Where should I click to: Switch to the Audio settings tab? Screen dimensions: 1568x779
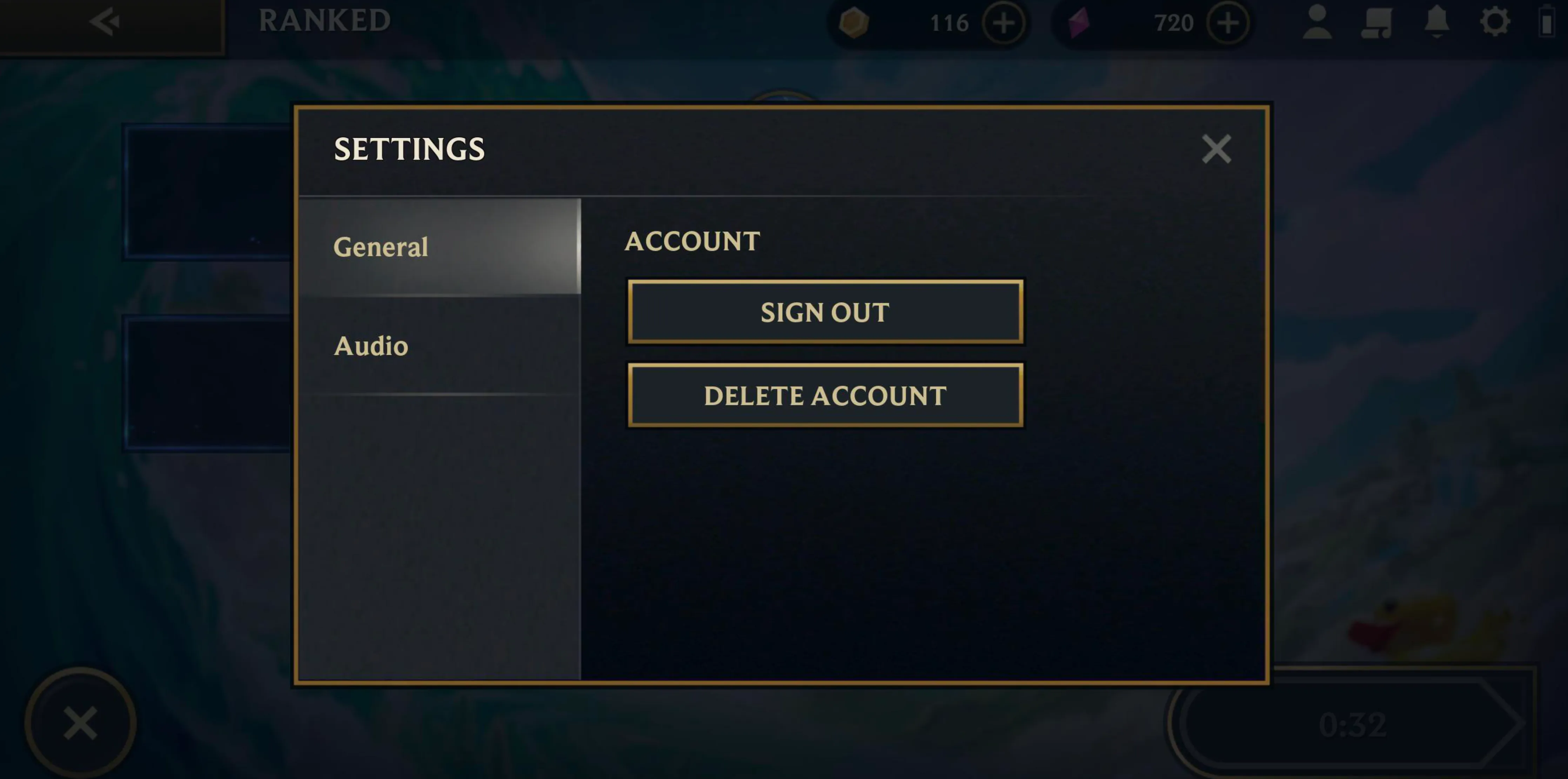click(371, 345)
